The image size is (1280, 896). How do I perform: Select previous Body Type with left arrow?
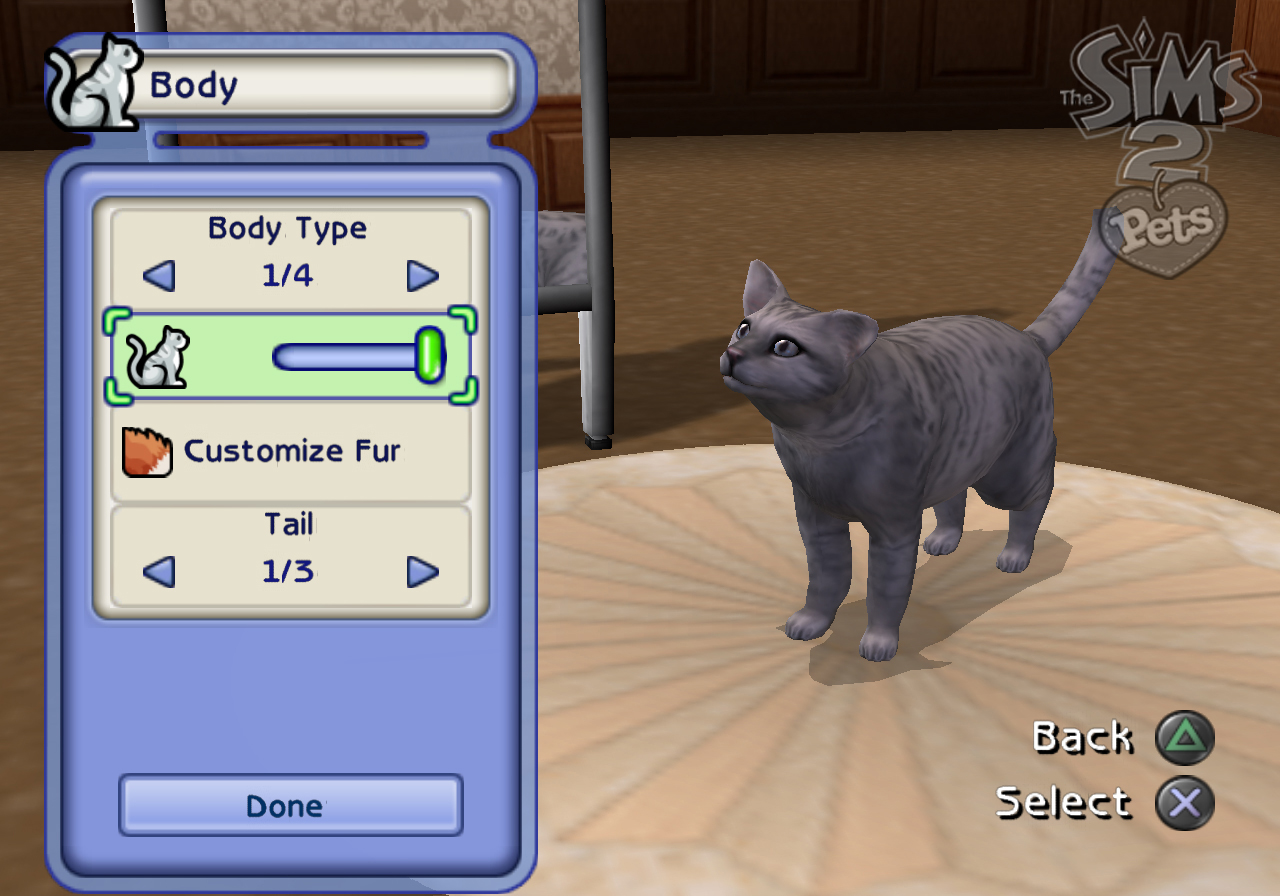[x=160, y=276]
